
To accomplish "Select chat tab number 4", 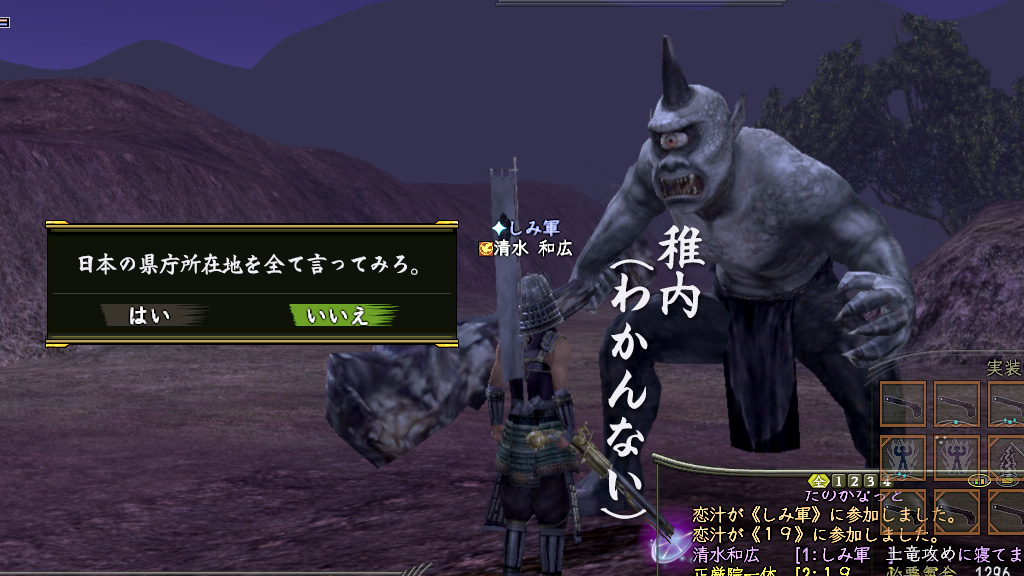I will (885, 480).
